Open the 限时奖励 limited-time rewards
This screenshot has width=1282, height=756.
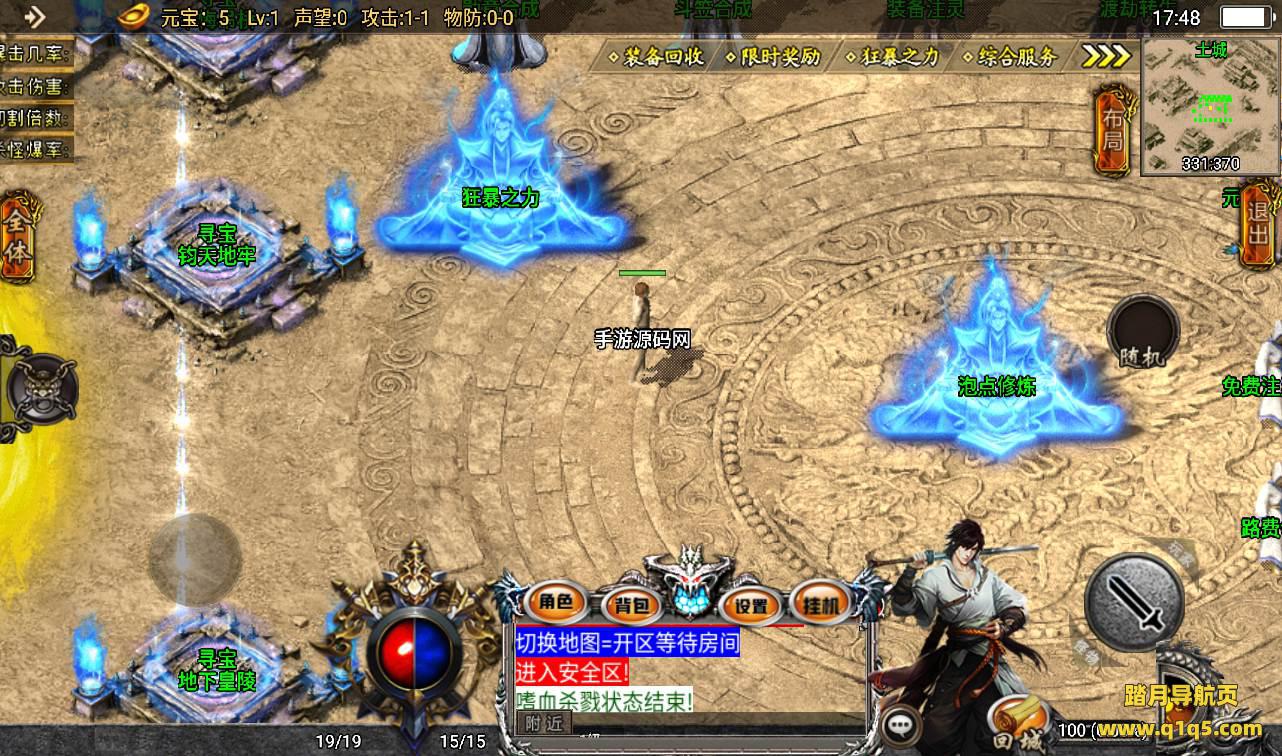tap(773, 57)
